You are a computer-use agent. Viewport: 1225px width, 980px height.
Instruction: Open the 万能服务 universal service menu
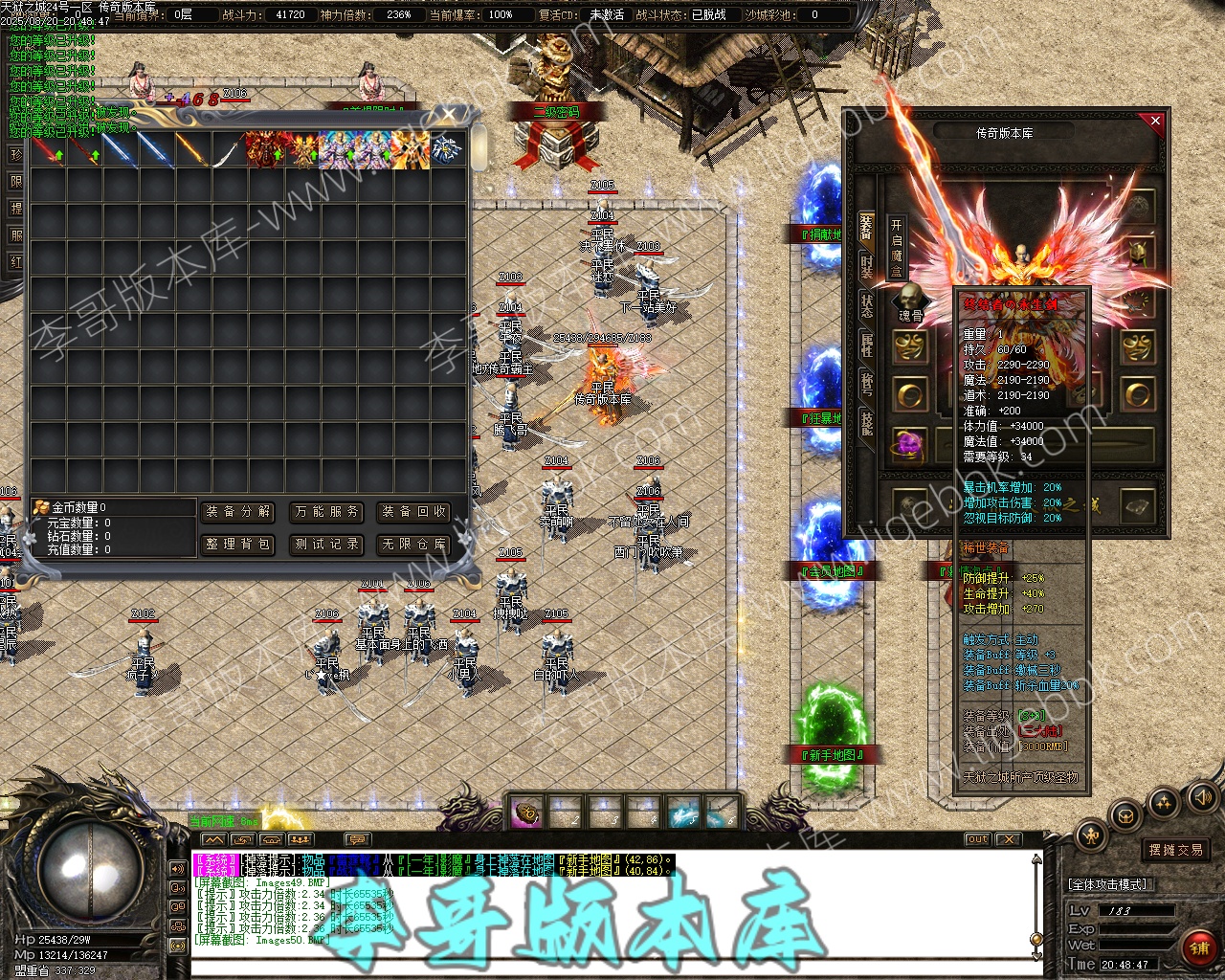click(327, 512)
